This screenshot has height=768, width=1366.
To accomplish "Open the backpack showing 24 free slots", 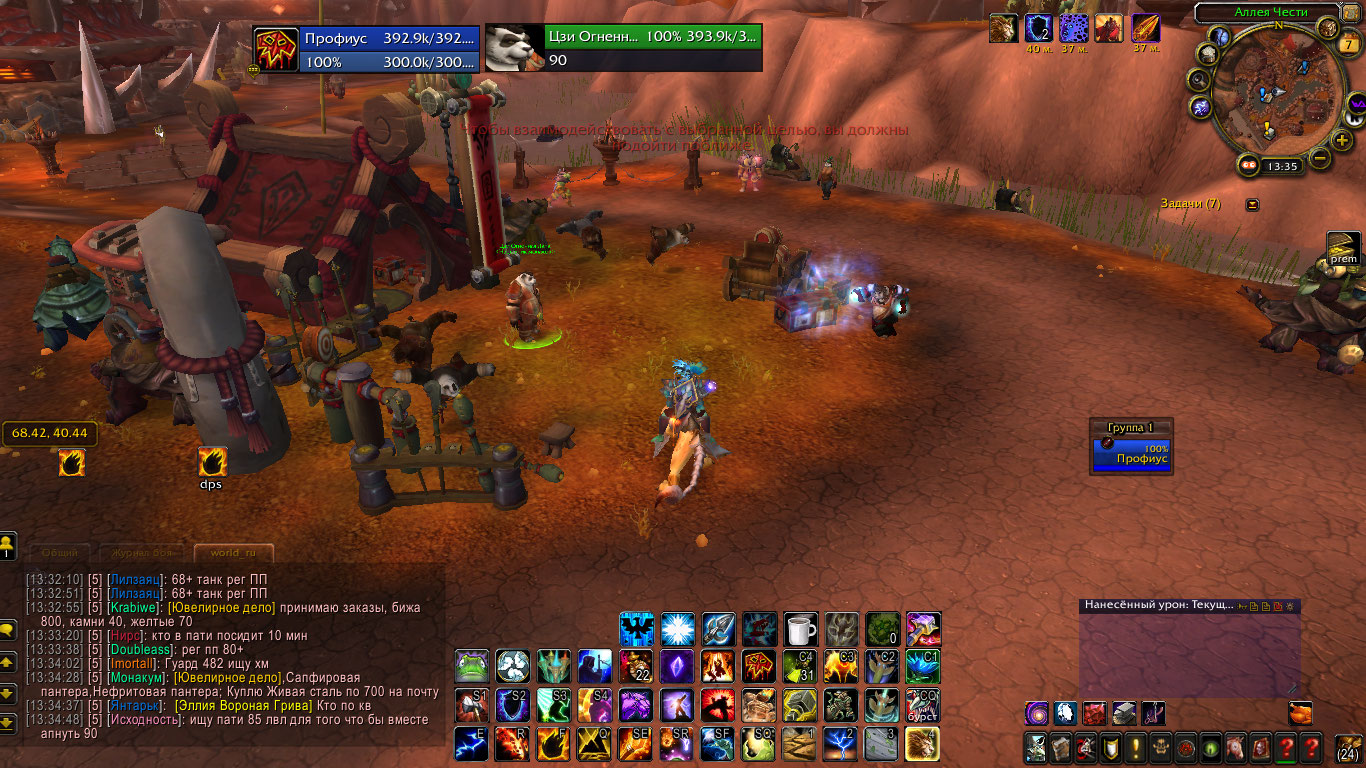I will [x=1349, y=748].
